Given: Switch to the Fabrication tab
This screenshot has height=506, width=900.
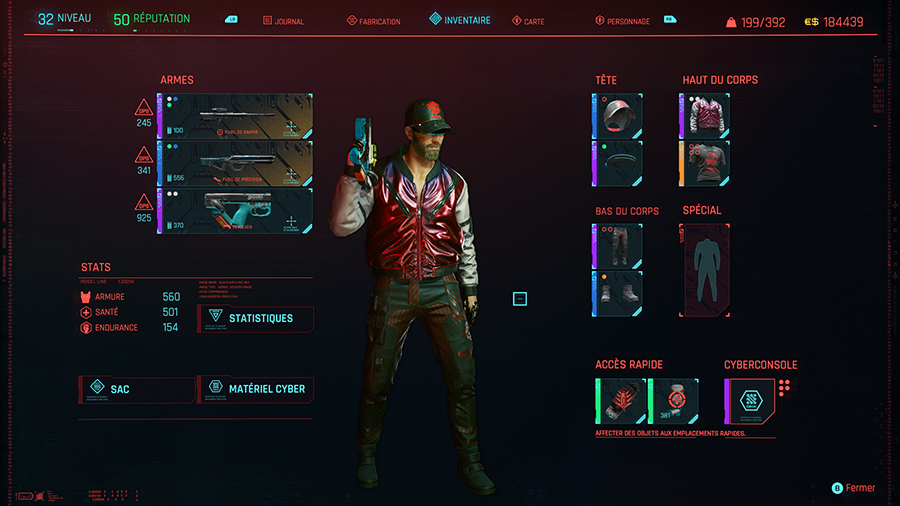Looking at the screenshot, I should point(374,21).
